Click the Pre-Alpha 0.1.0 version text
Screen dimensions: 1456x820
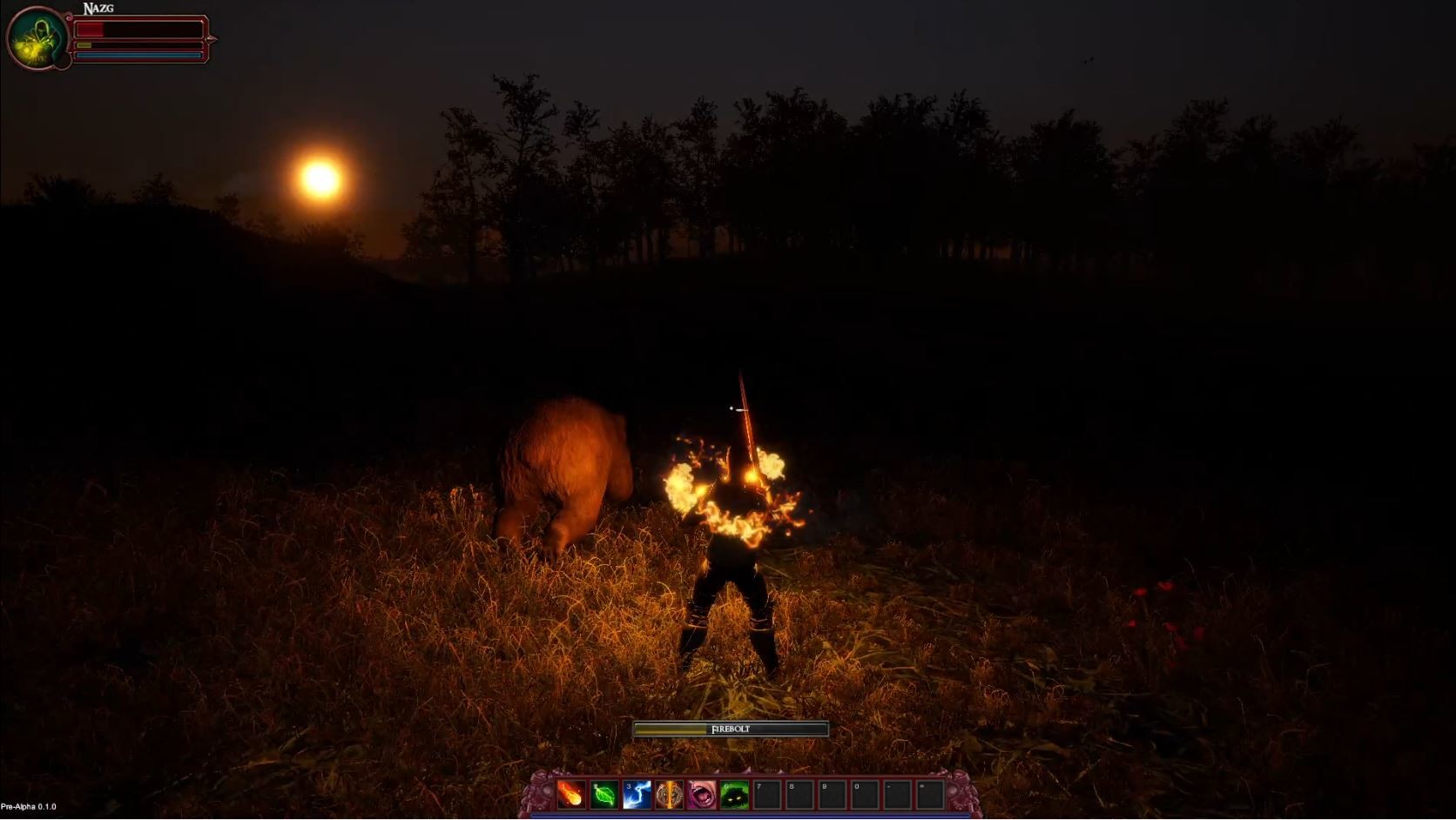click(x=26, y=805)
